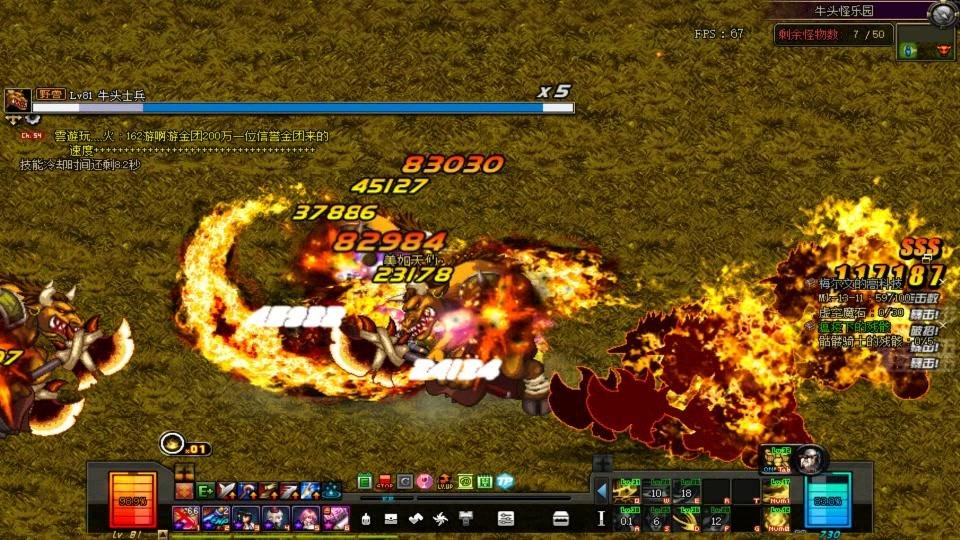Click the green E+ buff icon
The height and width of the screenshot is (540, 960).
[x=206, y=490]
